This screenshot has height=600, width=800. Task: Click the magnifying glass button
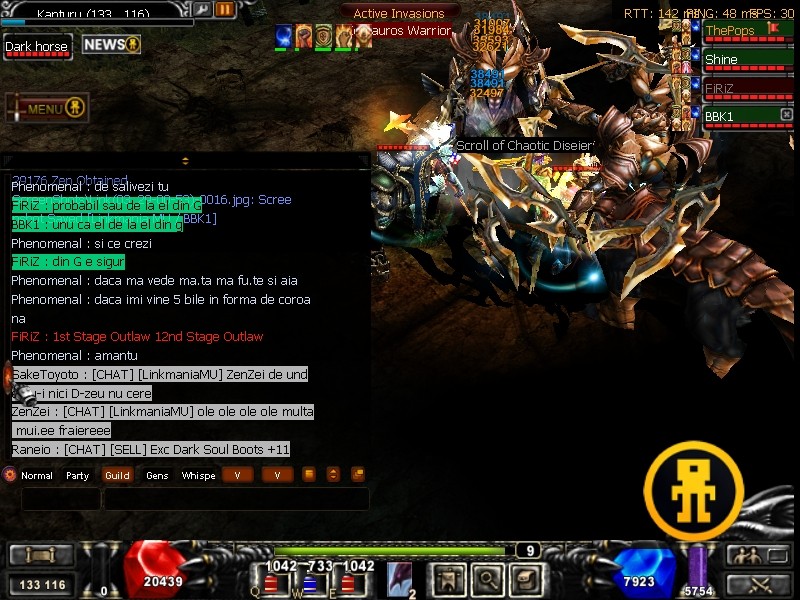[x=486, y=579]
